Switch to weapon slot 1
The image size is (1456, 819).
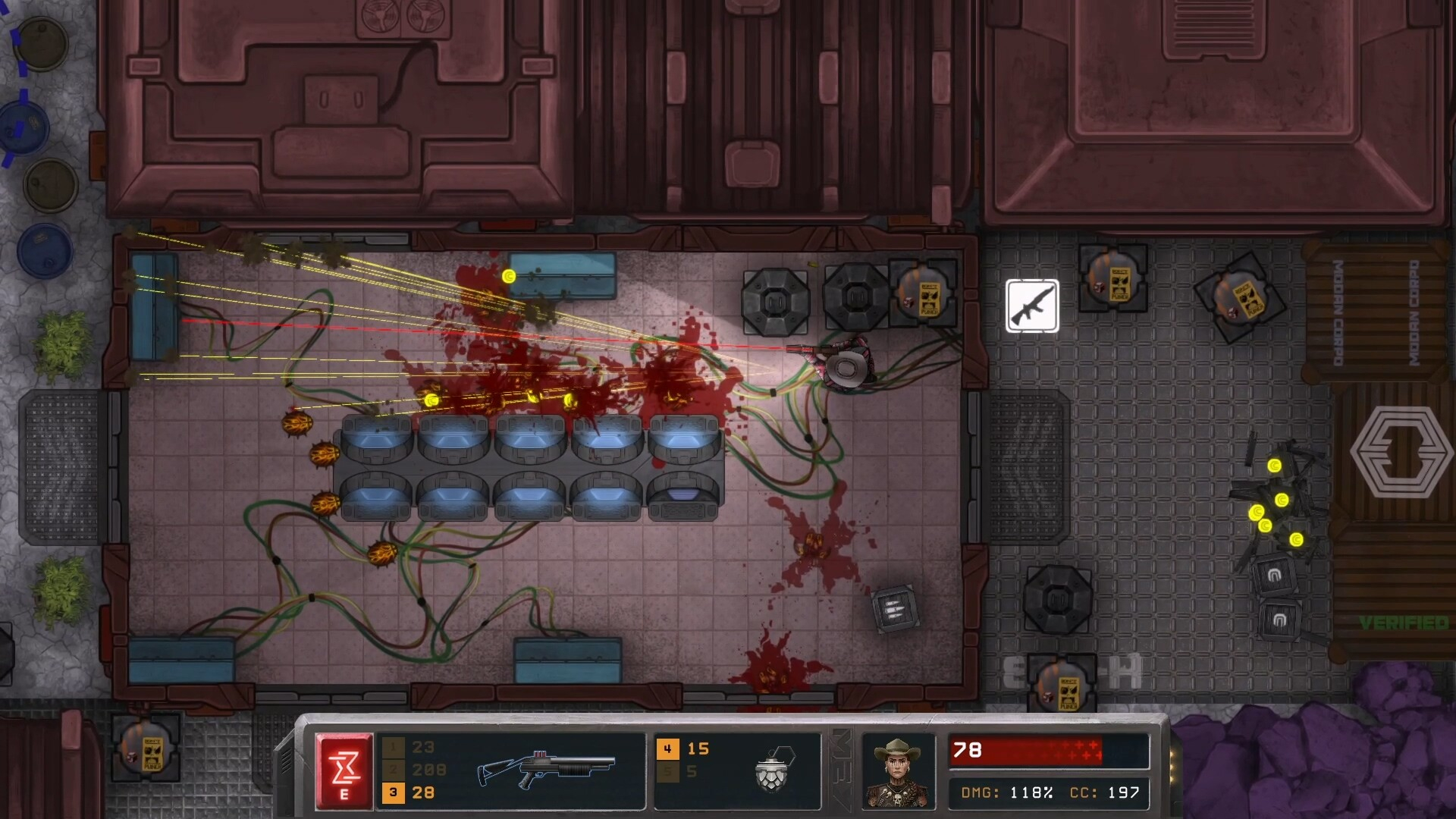(x=394, y=748)
